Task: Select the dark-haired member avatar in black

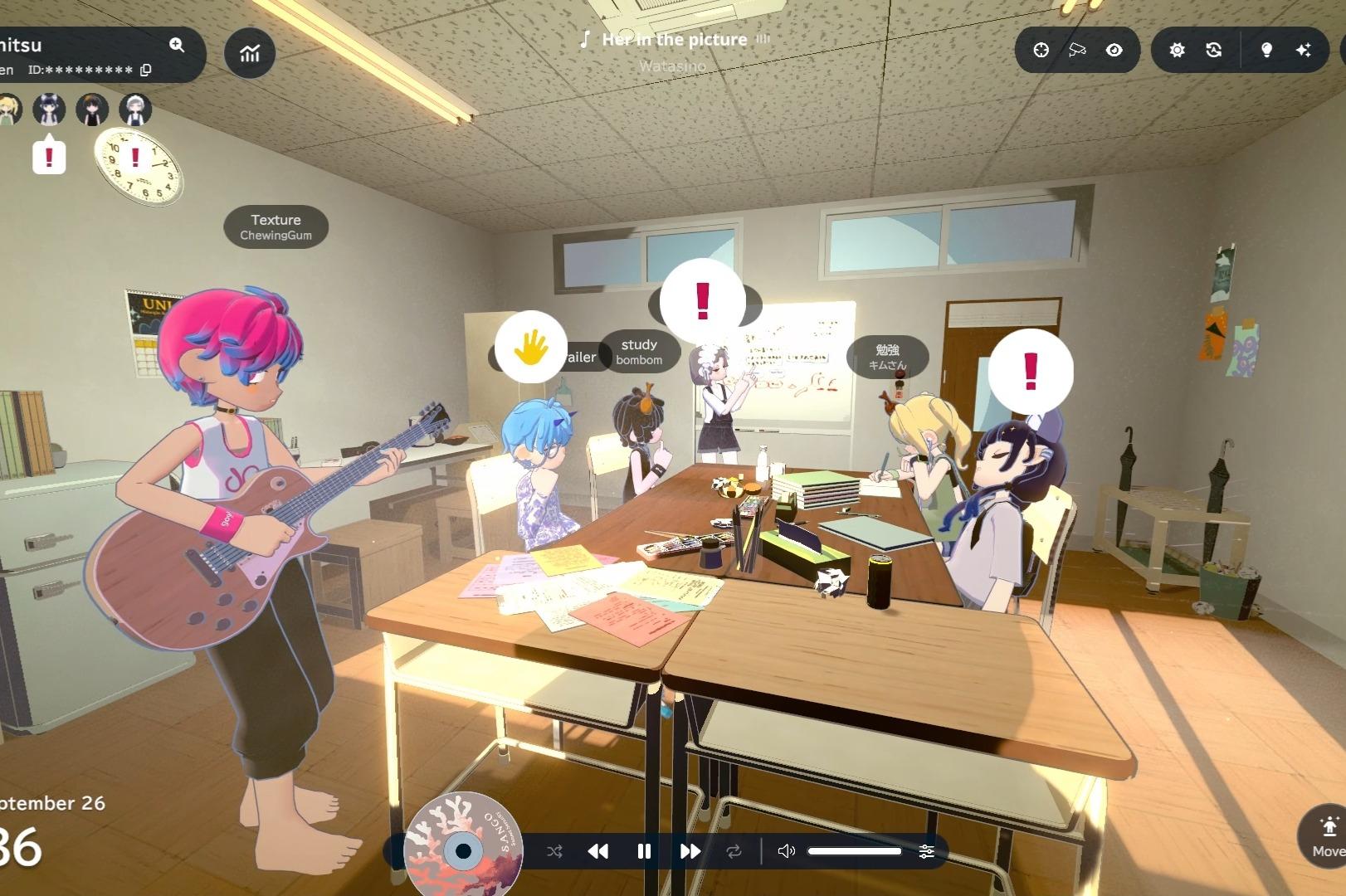Action: click(92, 109)
